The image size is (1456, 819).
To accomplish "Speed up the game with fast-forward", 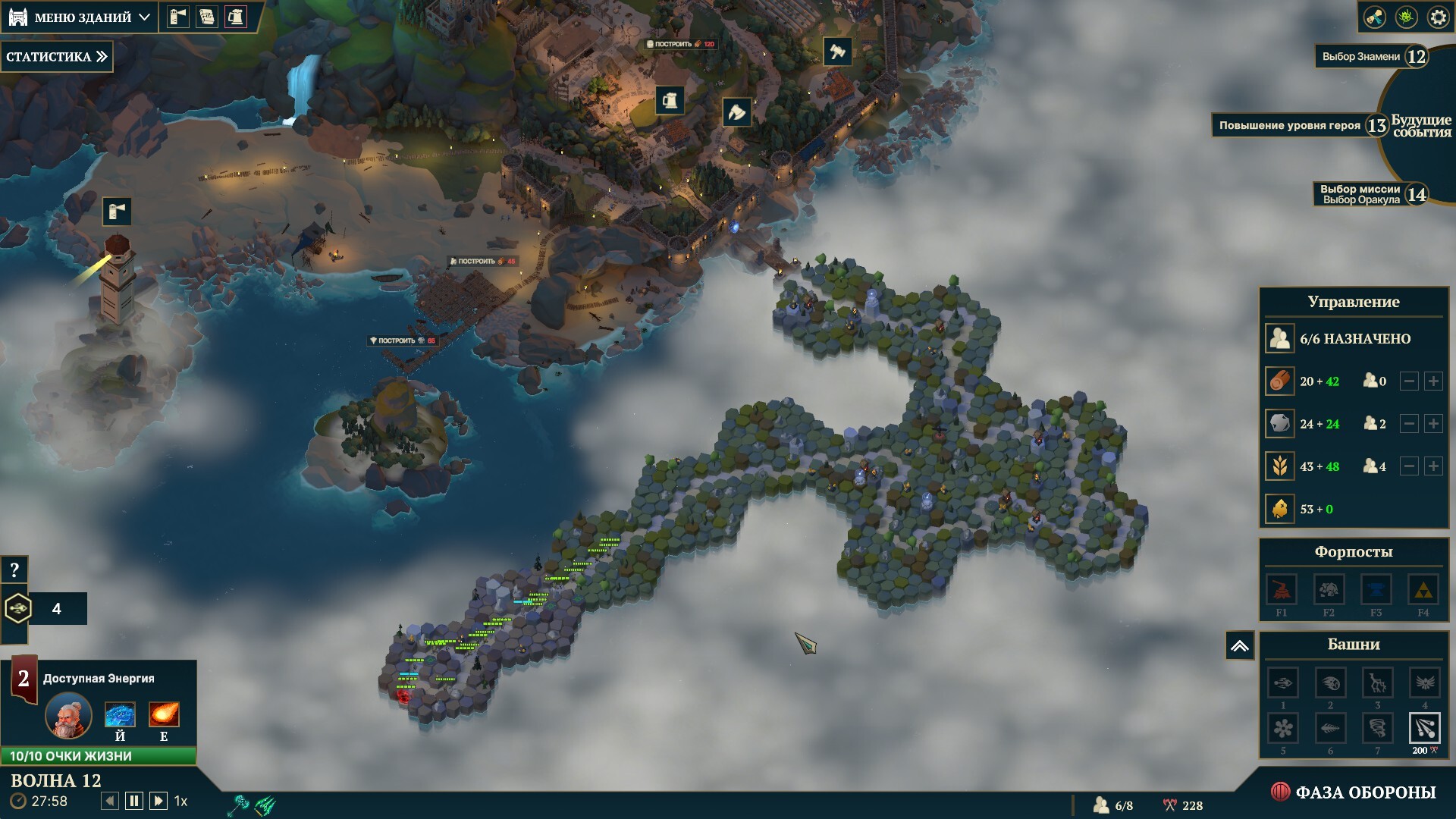I will pos(158,801).
